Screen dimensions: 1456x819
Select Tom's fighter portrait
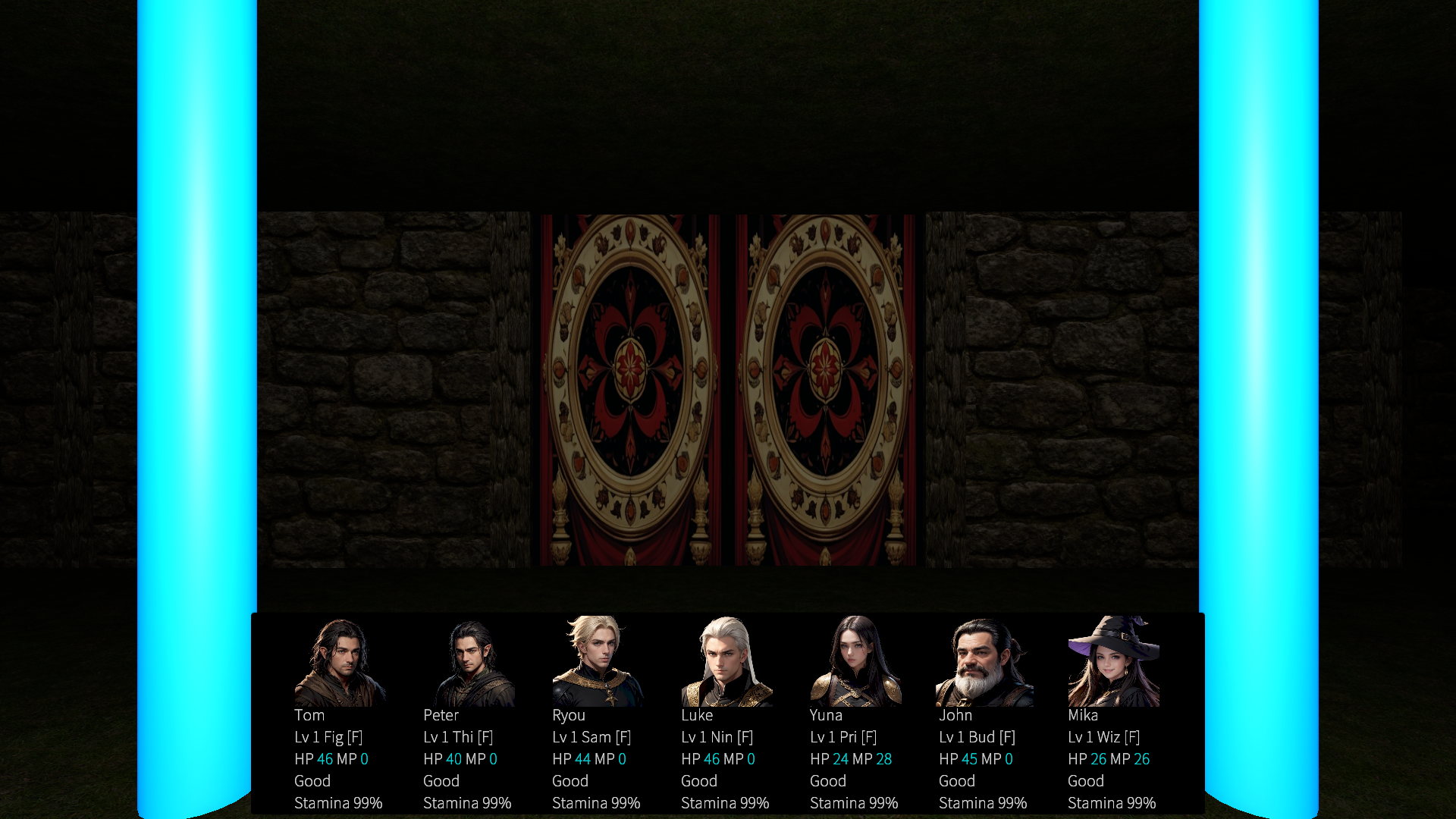[x=340, y=661]
